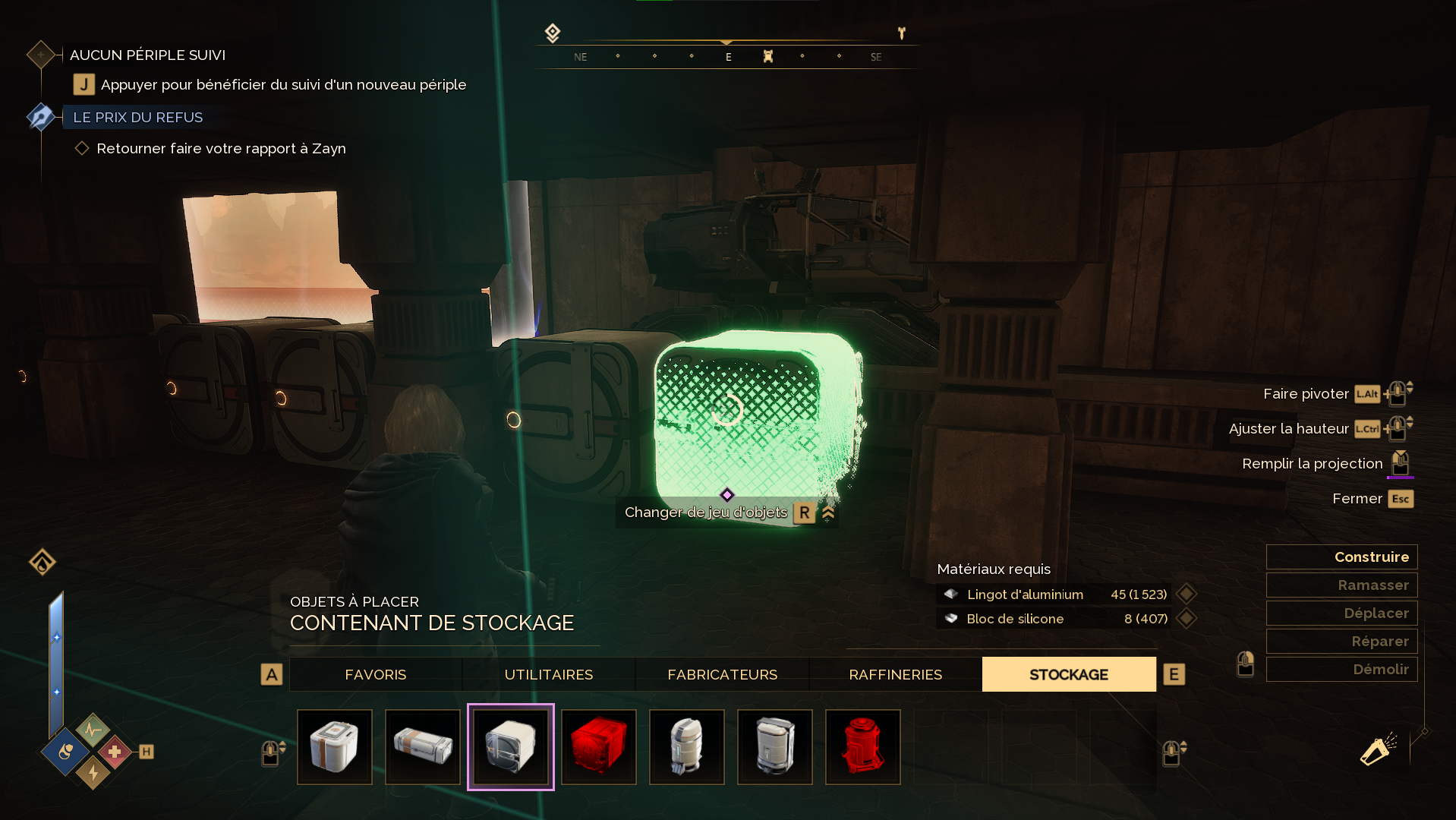This screenshot has height=820, width=1456.
Task: Select the Fabricateurs tab
Action: [x=722, y=674]
